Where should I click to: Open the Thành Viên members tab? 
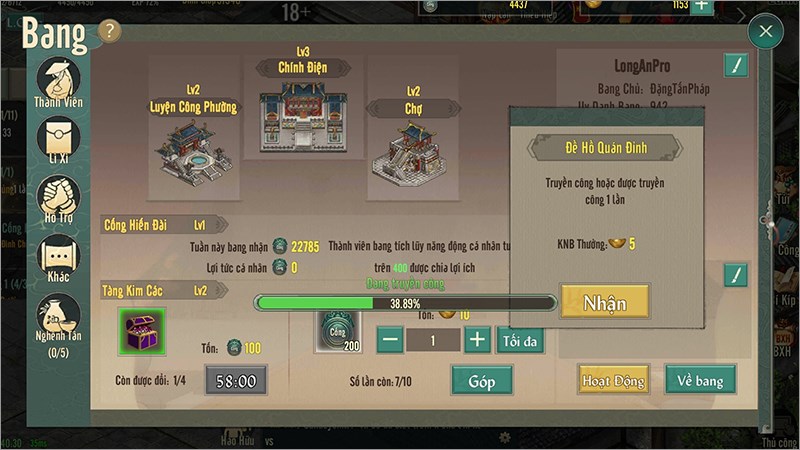pyautogui.click(x=58, y=85)
